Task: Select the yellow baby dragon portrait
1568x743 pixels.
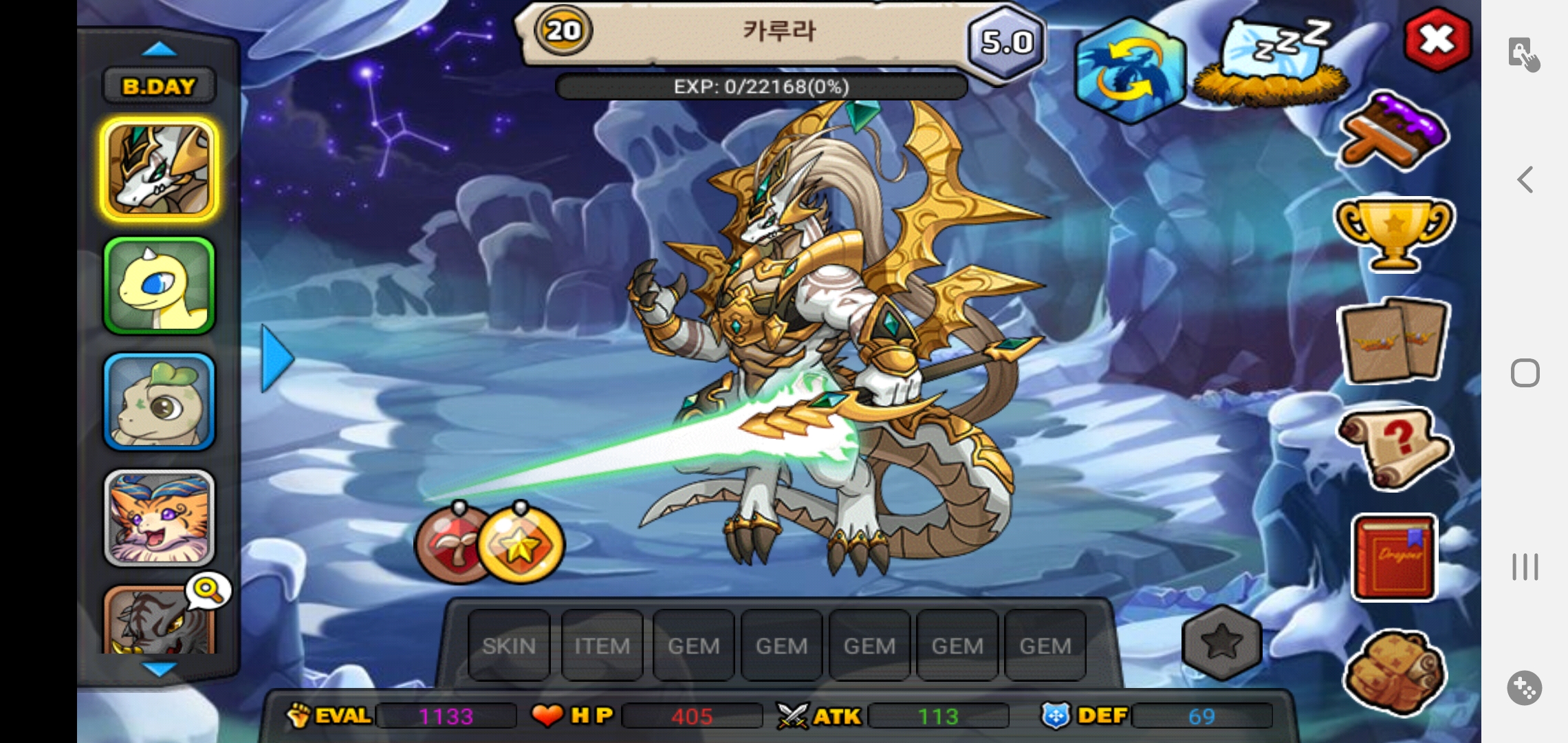Action: [159, 286]
